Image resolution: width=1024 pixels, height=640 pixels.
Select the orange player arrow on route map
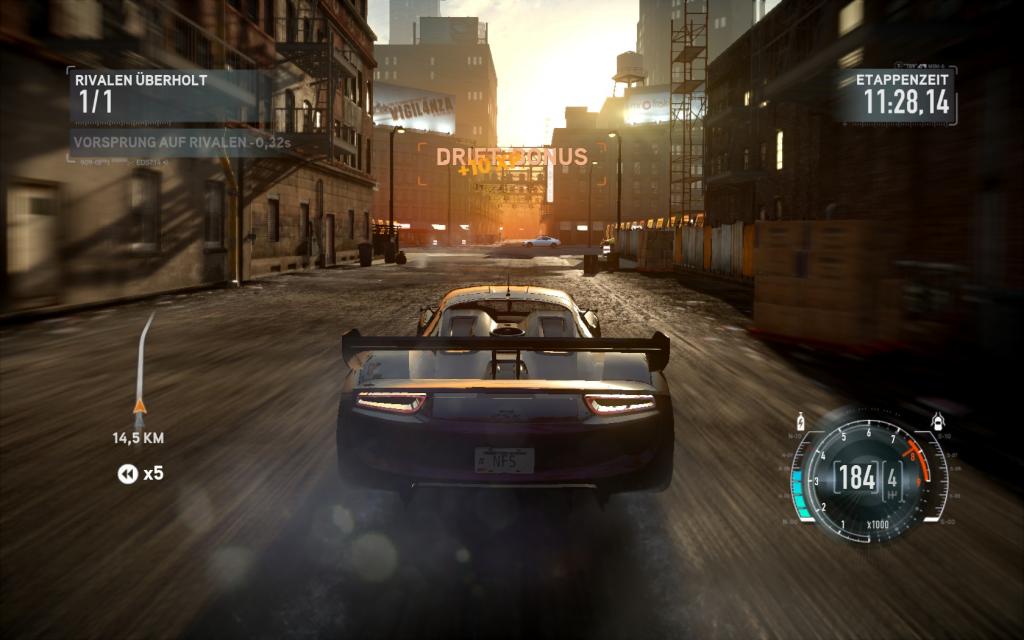pyautogui.click(x=139, y=406)
